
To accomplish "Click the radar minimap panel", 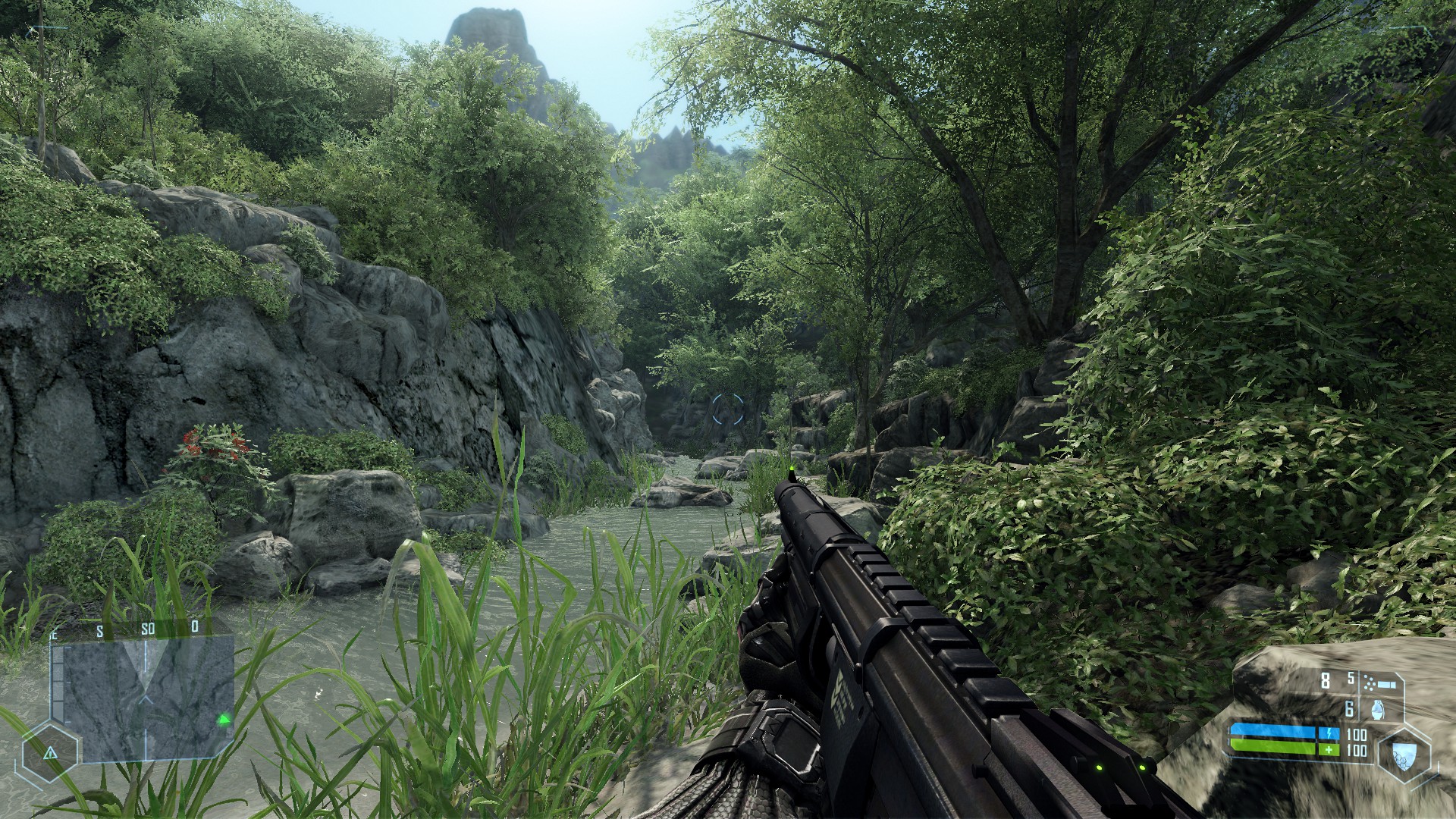I will [x=148, y=698].
